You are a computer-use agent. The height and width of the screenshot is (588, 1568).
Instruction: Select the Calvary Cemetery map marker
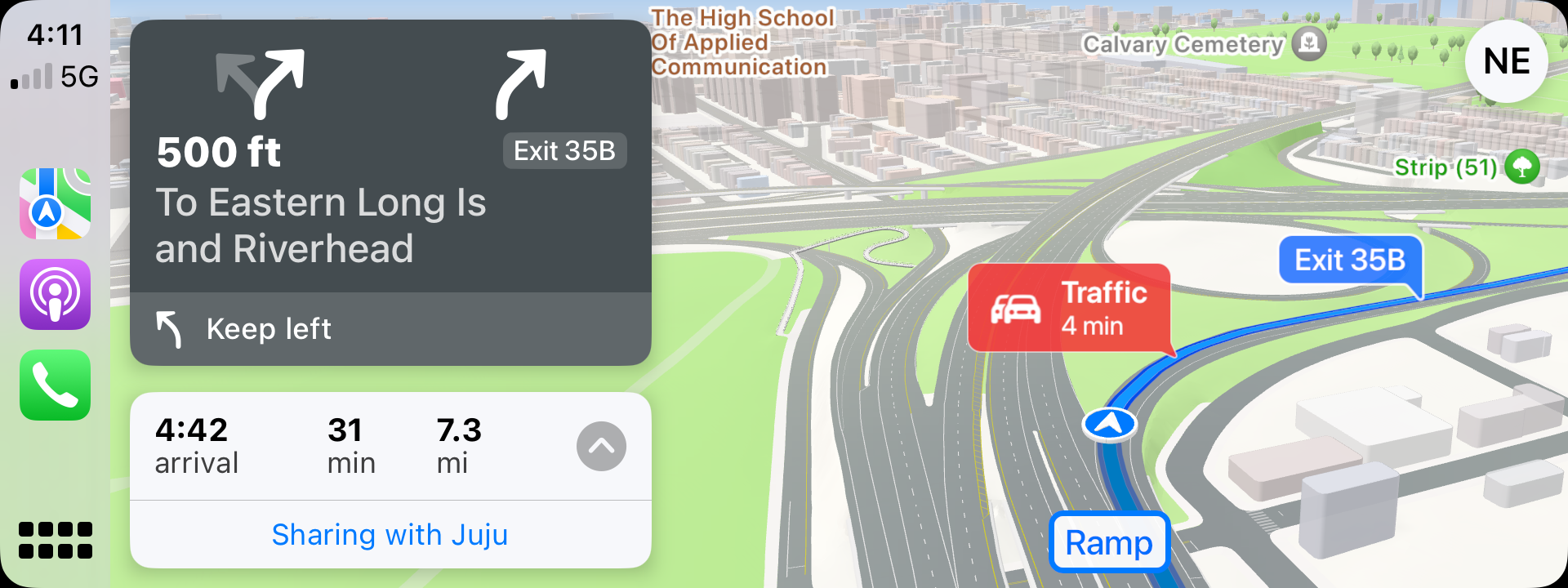[1310, 42]
